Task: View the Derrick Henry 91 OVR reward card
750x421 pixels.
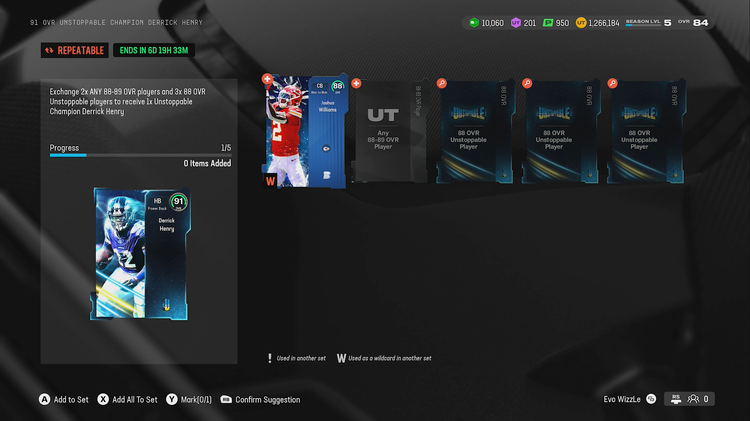Action: coord(140,254)
